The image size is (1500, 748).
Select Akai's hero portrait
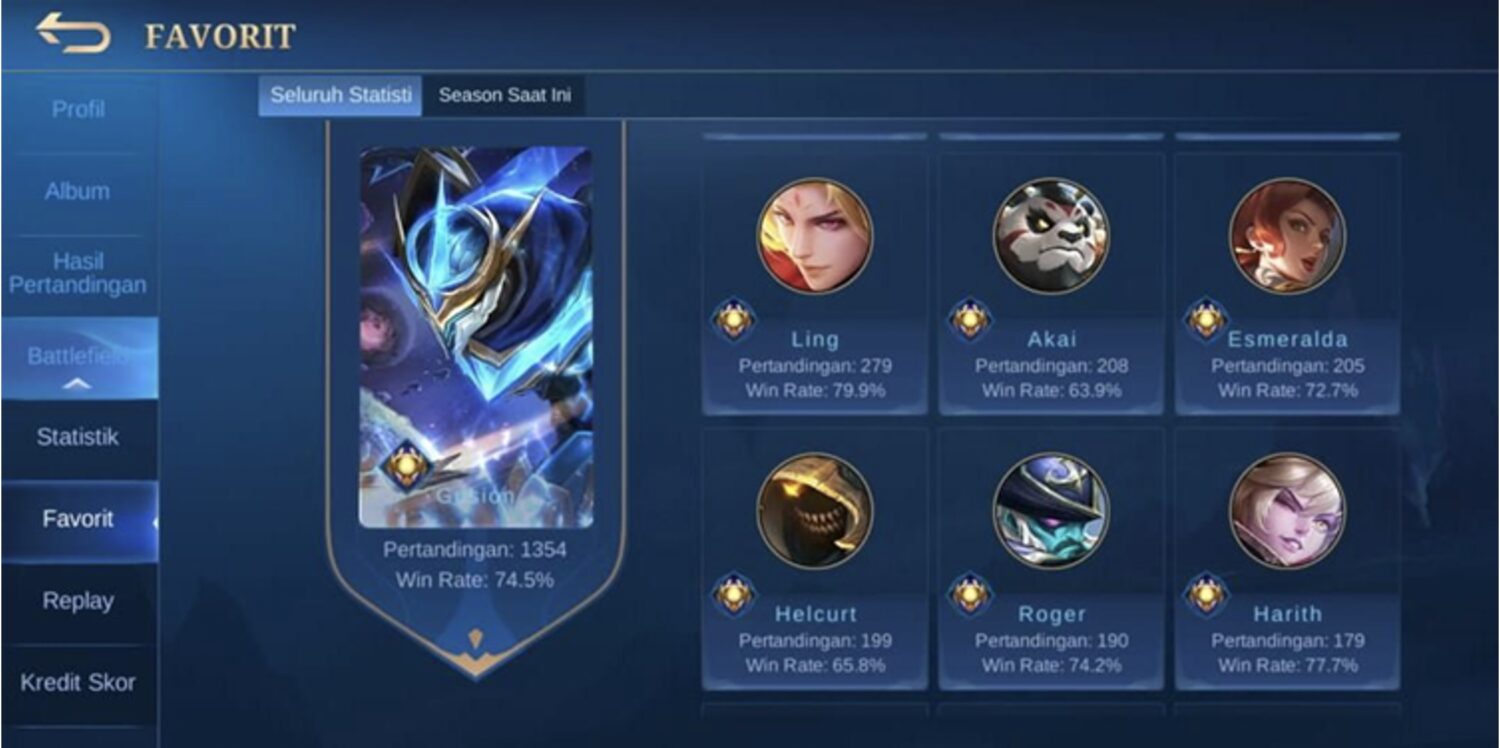[x=1049, y=235]
